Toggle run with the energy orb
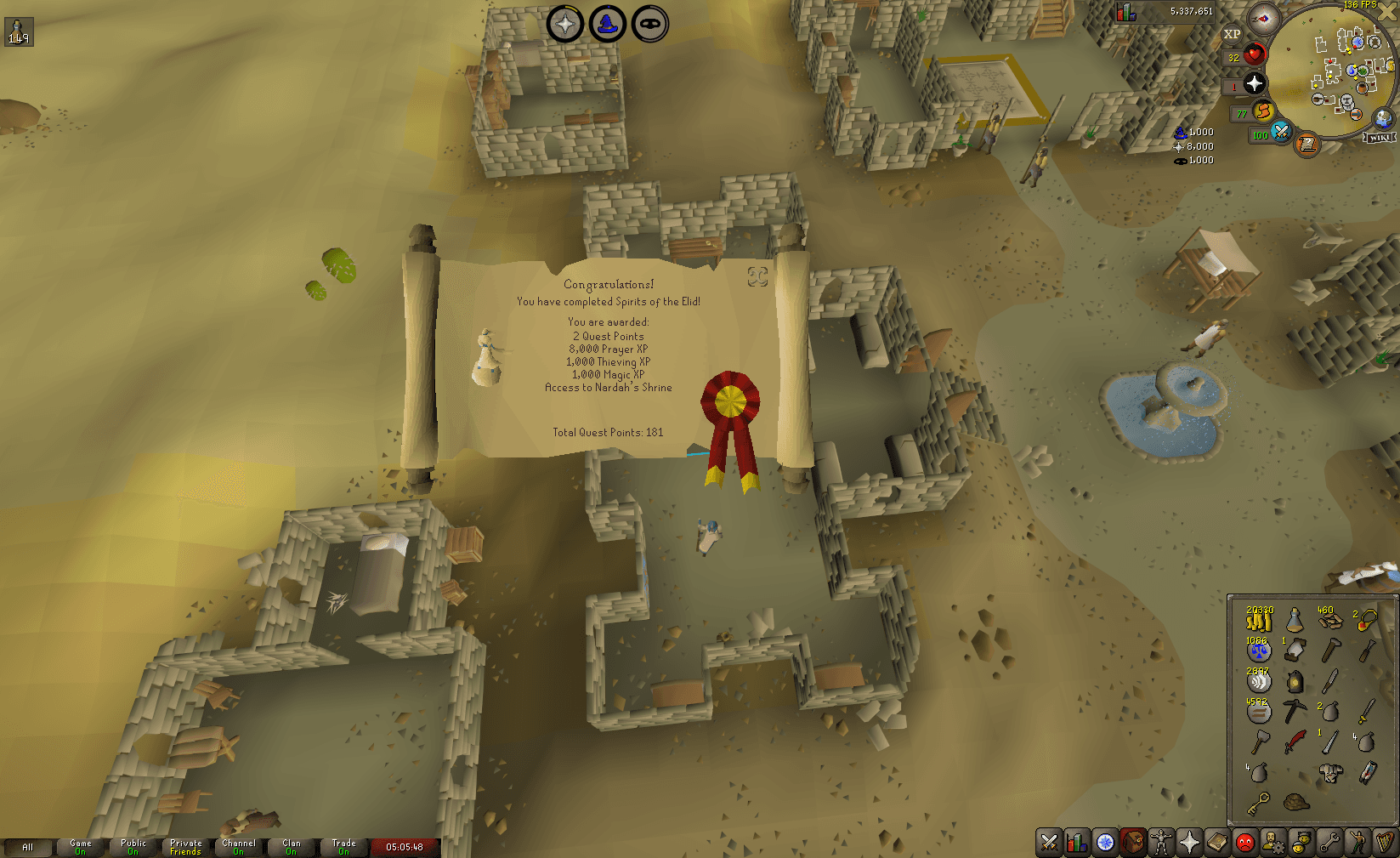 pyautogui.click(x=1263, y=112)
